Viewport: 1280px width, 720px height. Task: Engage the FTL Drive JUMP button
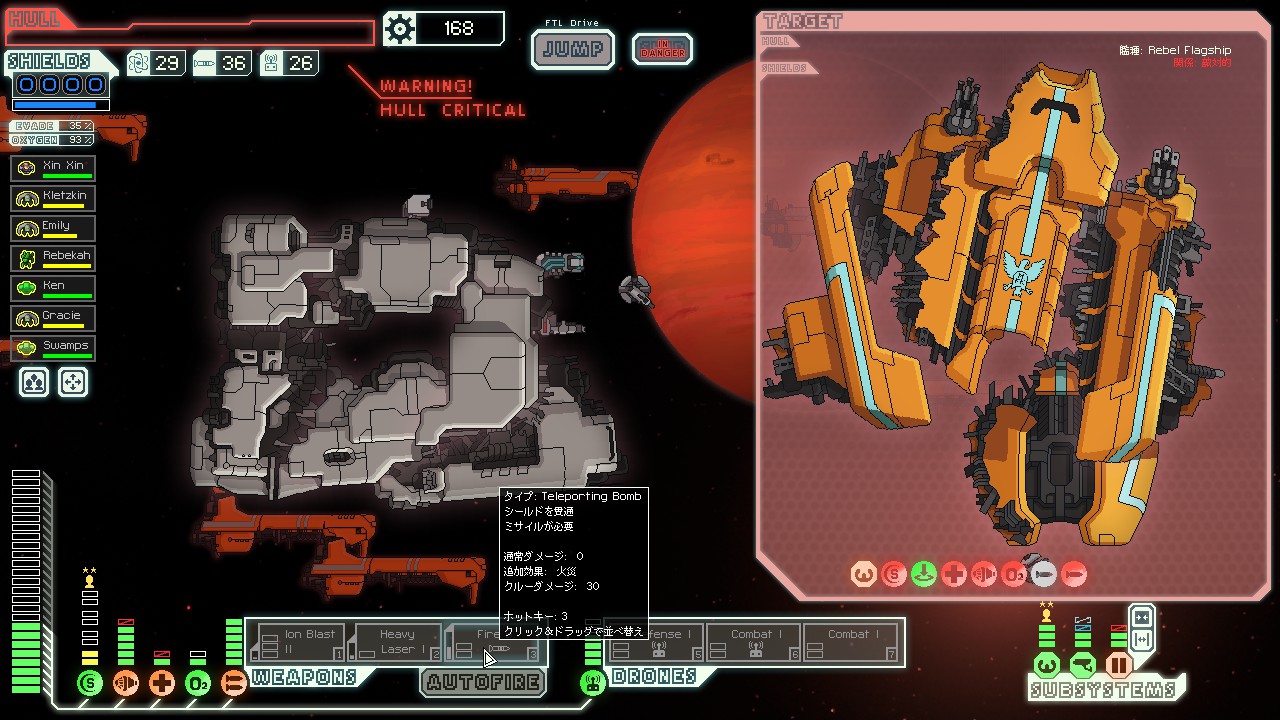[x=572, y=49]
